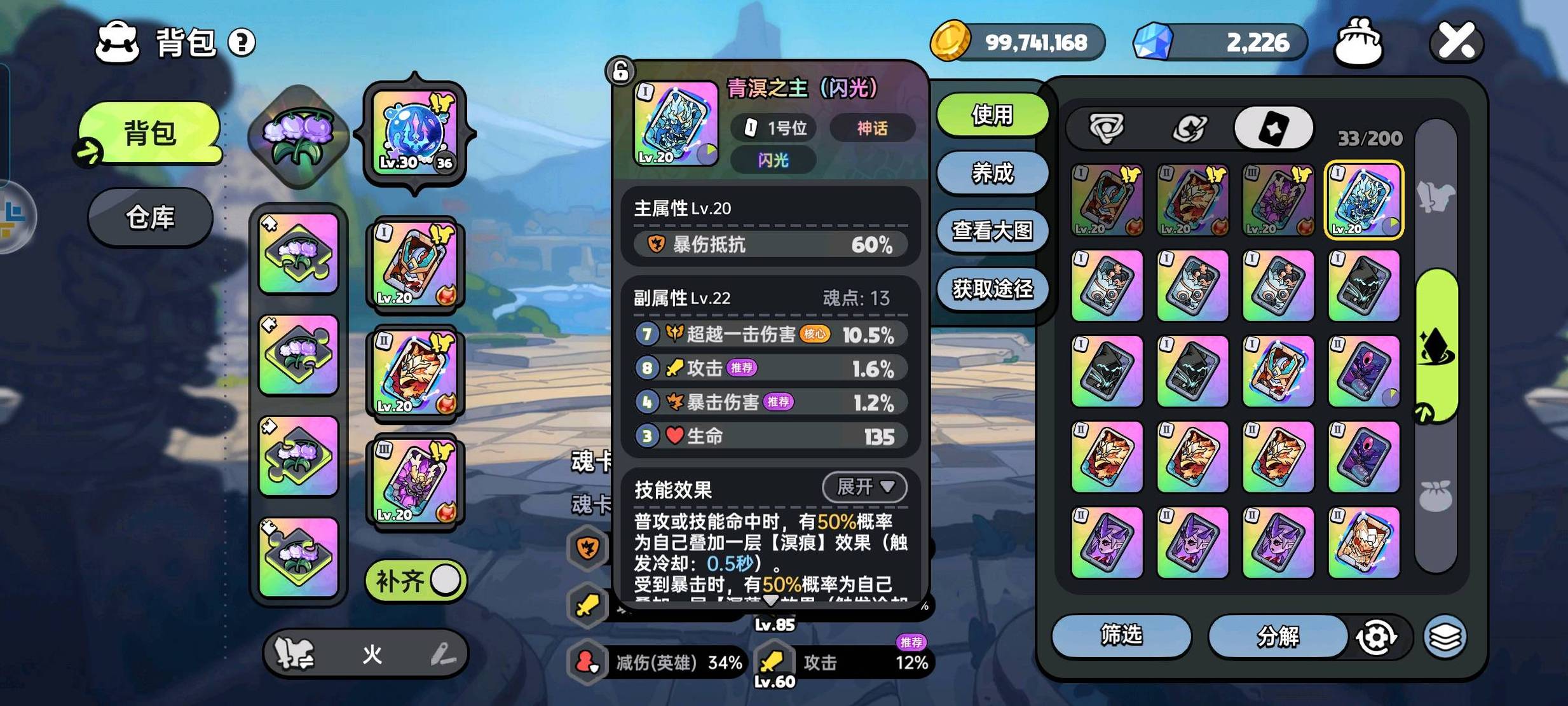Choose 查看大图 to view large image
The width and height of the screenshot is (1568, 706).
pyautogui.click(x=992, y=231)
